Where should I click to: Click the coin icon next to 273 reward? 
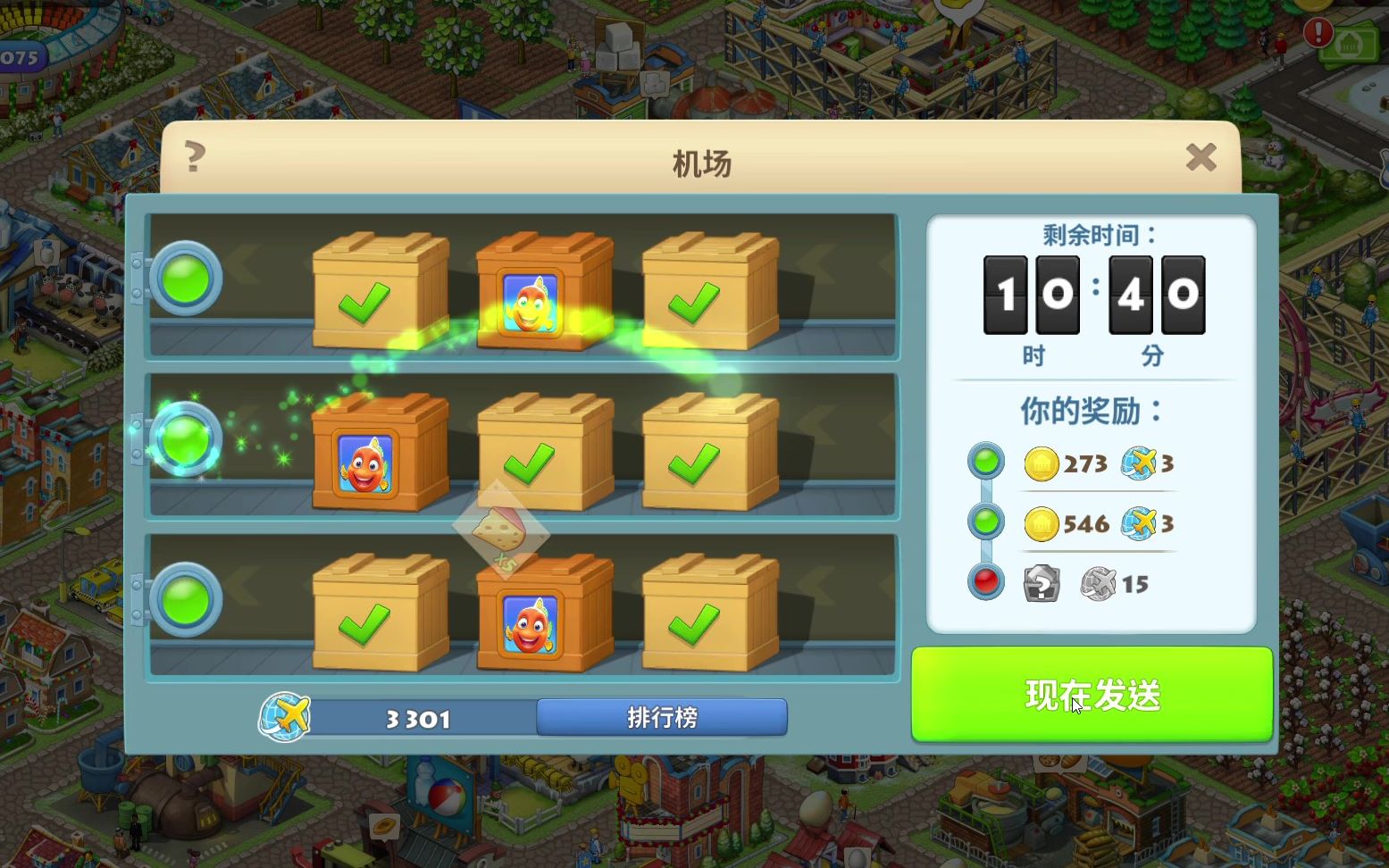pyautogui.click(x=1042, y=464)
